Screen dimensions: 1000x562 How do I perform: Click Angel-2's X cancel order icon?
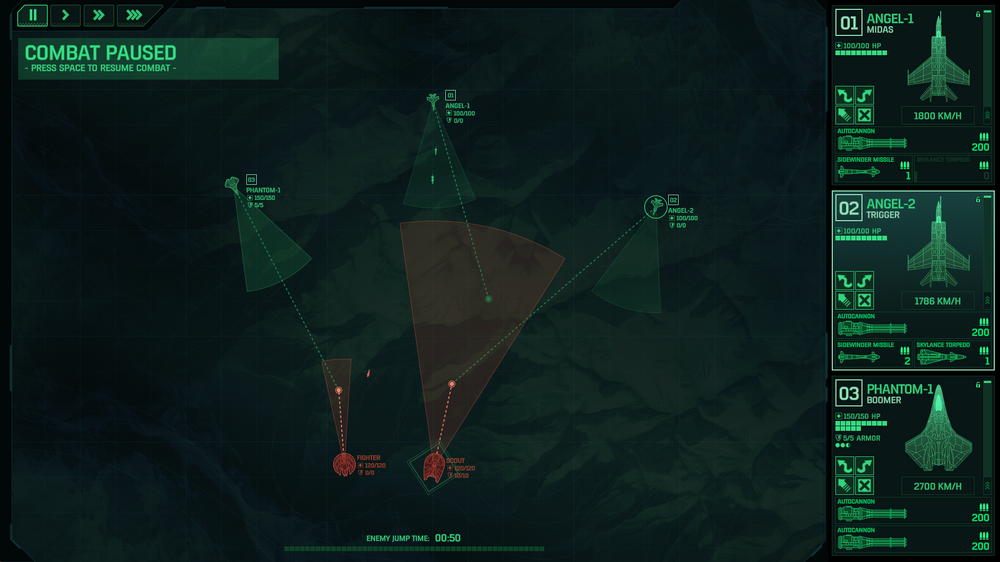pyautogui.click(x=865, y=300)
